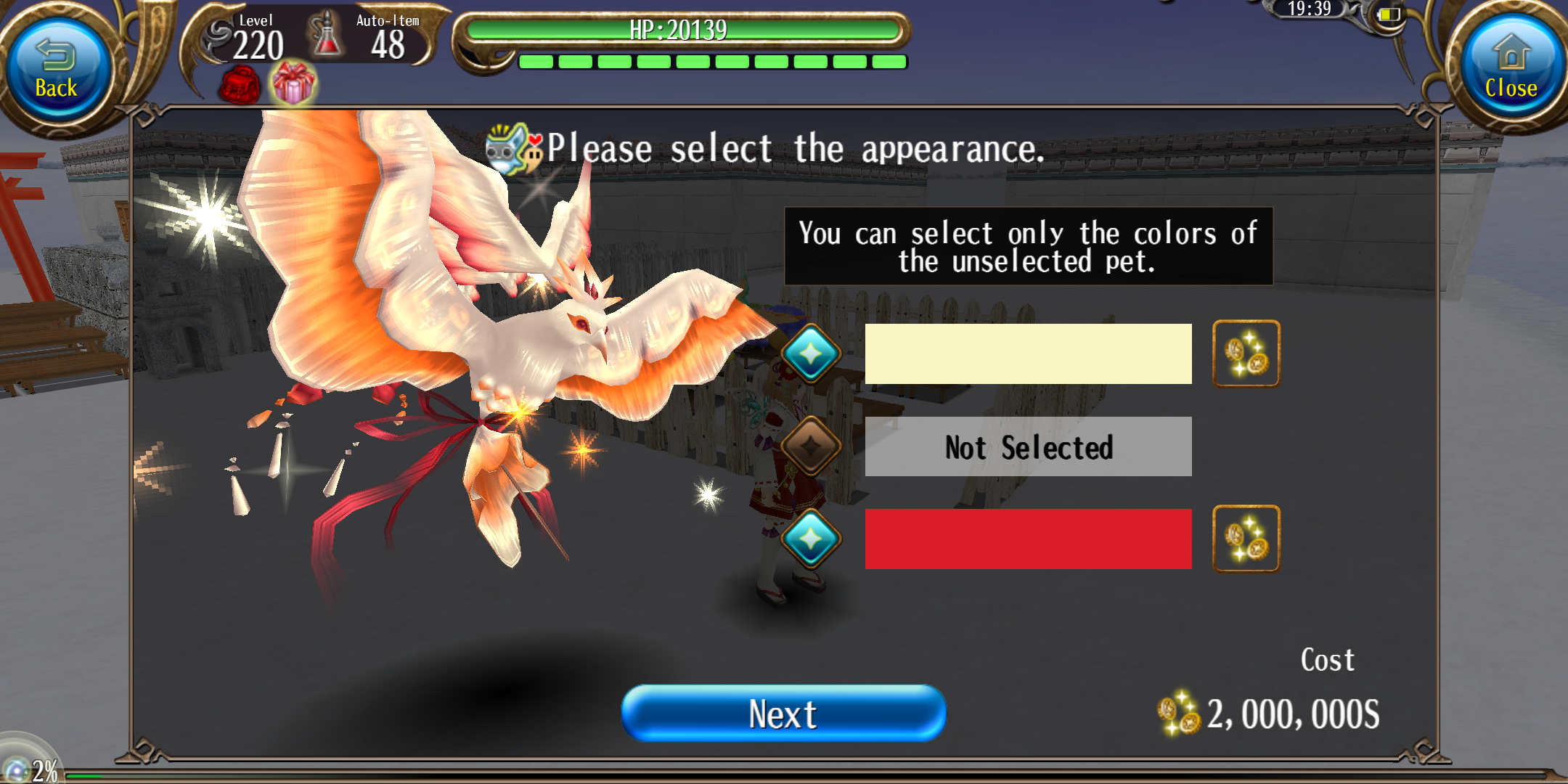
Task: Choose the red color bar
Action: pyautogui.click(x=1028, y=539)
